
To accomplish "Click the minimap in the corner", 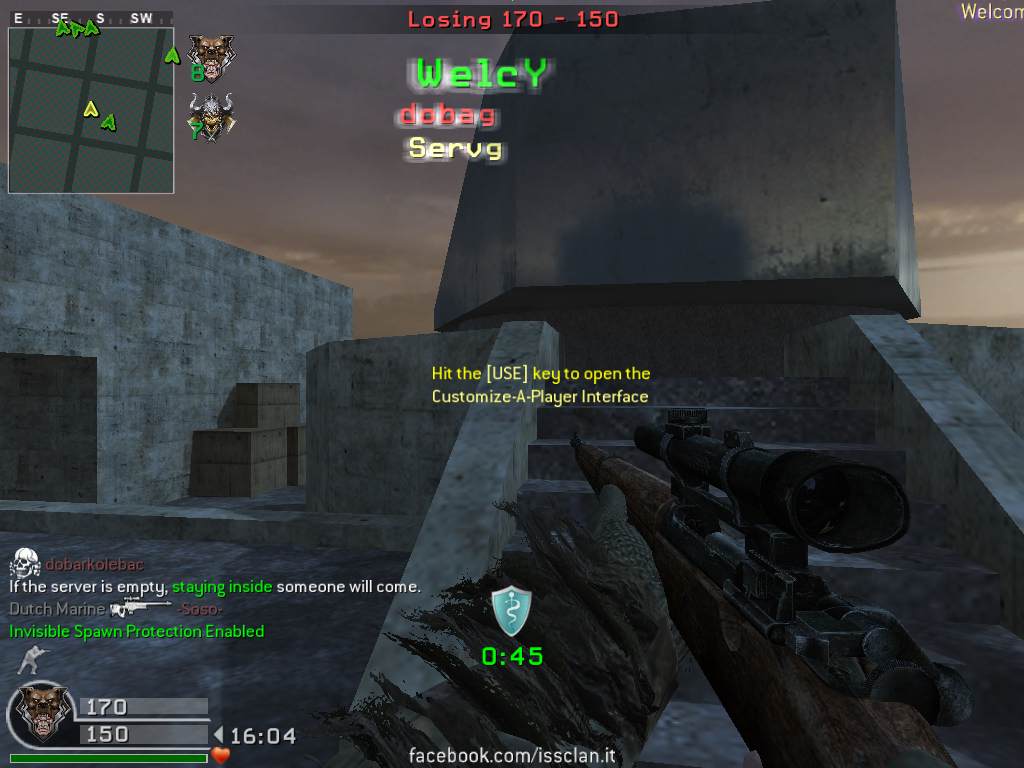I will (91, 110).
